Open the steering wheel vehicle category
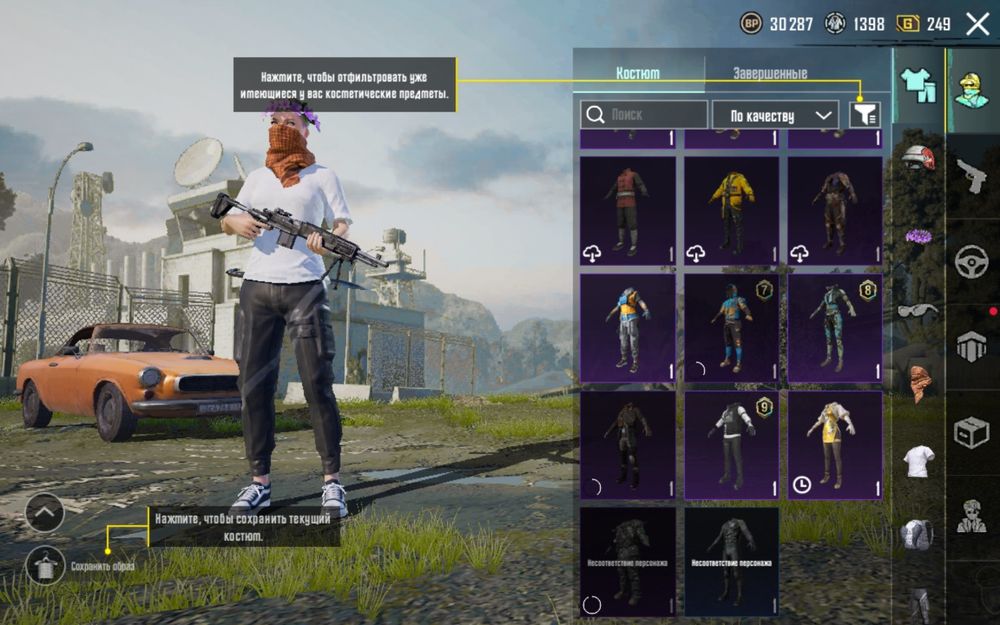This screenshot has width=1000, height=625. coord(971,262)
